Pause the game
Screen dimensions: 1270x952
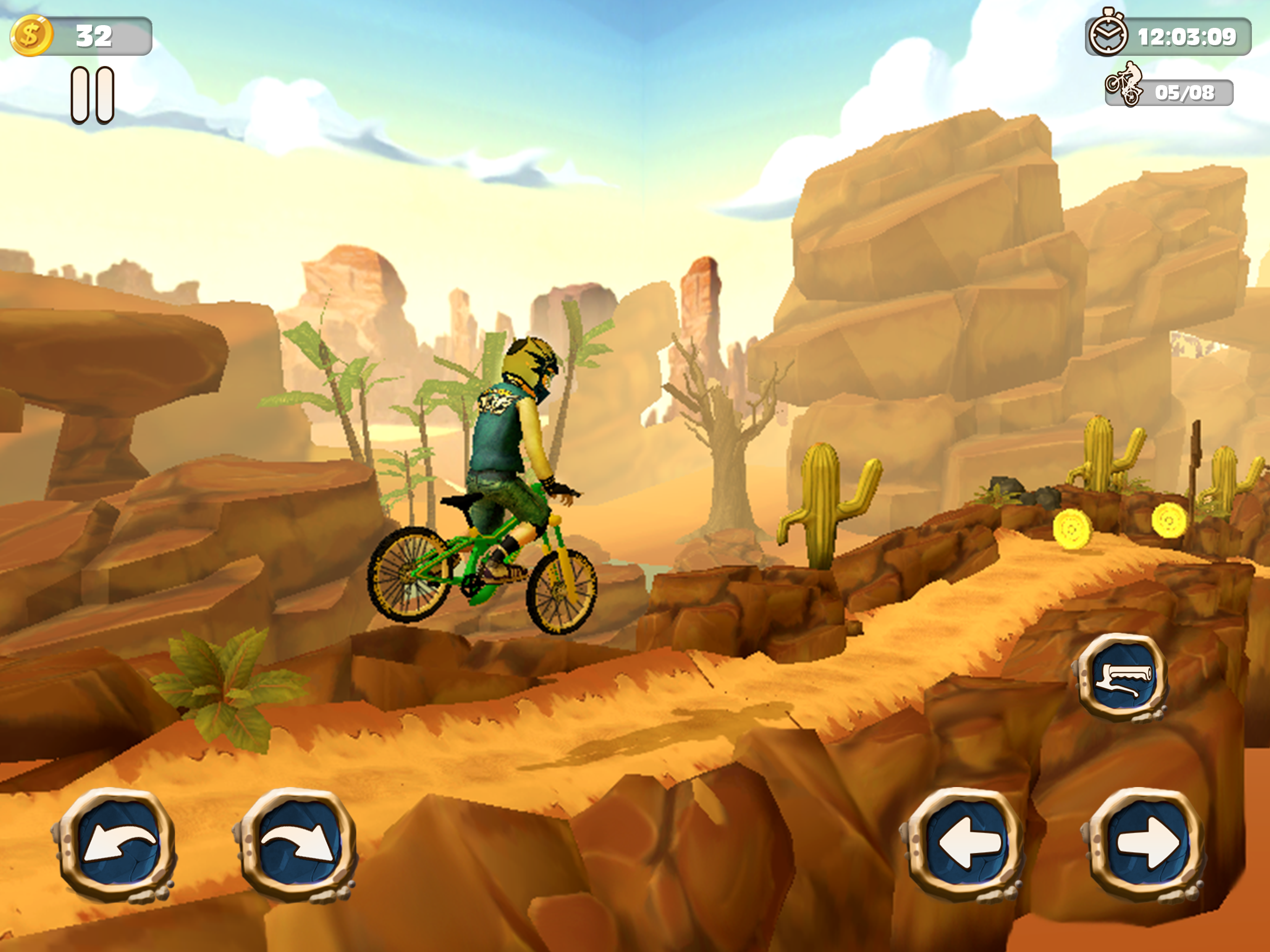(93, 95)
